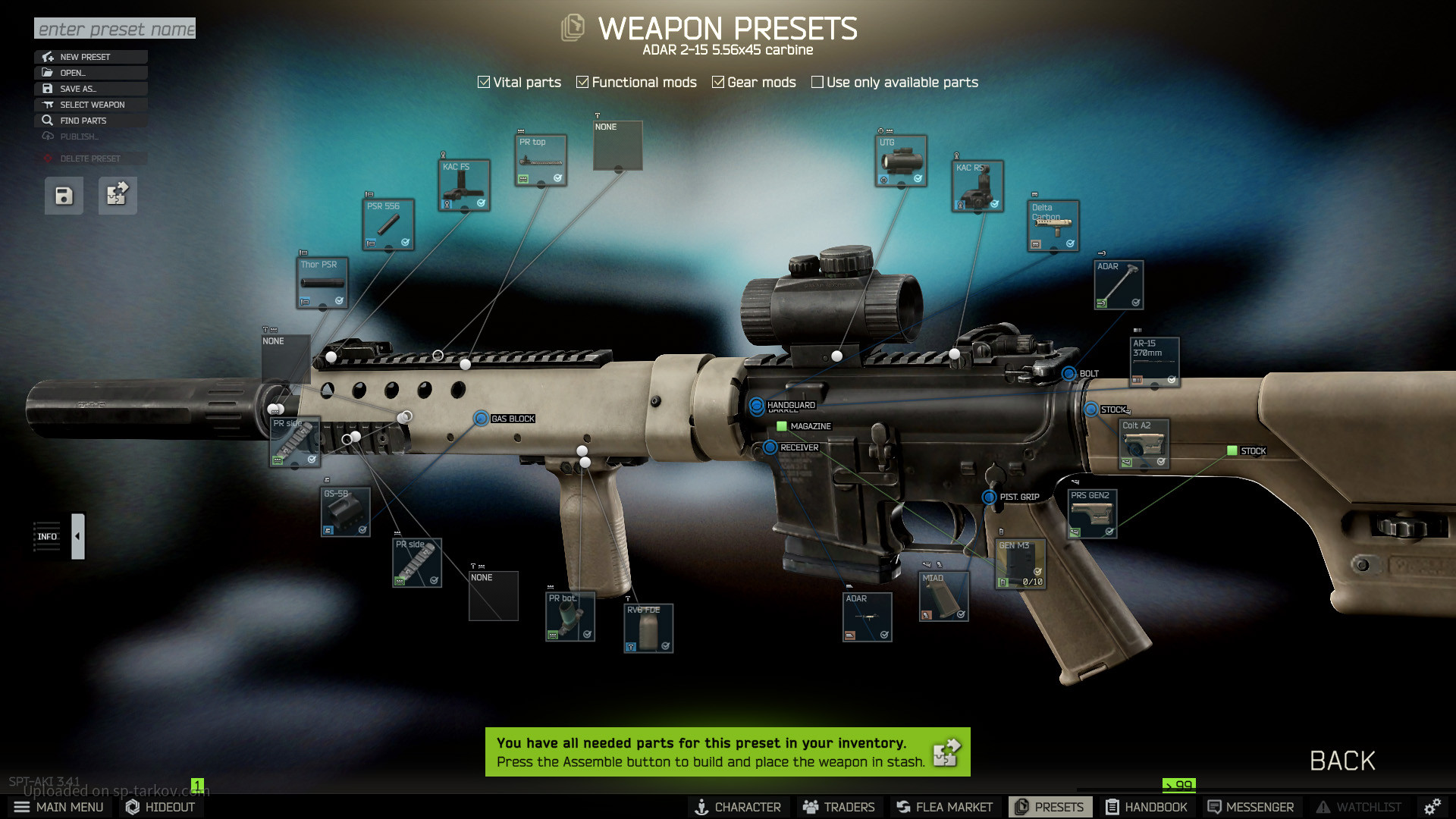1456x819 pixels.
Task: Choose the Save As option
Action: click(x=90, y=89)
